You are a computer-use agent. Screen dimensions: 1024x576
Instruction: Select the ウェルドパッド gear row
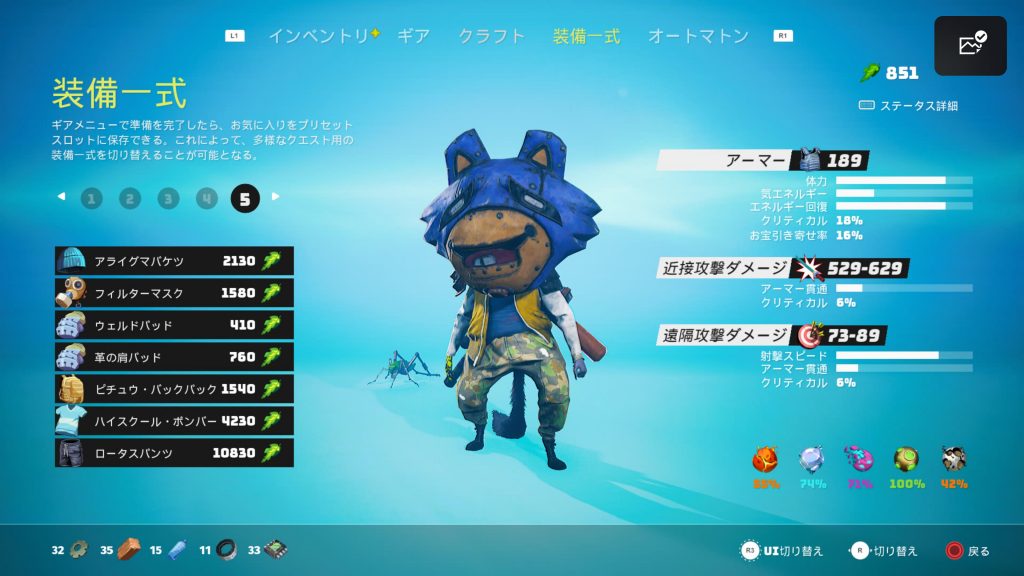(x=174, y=325)
